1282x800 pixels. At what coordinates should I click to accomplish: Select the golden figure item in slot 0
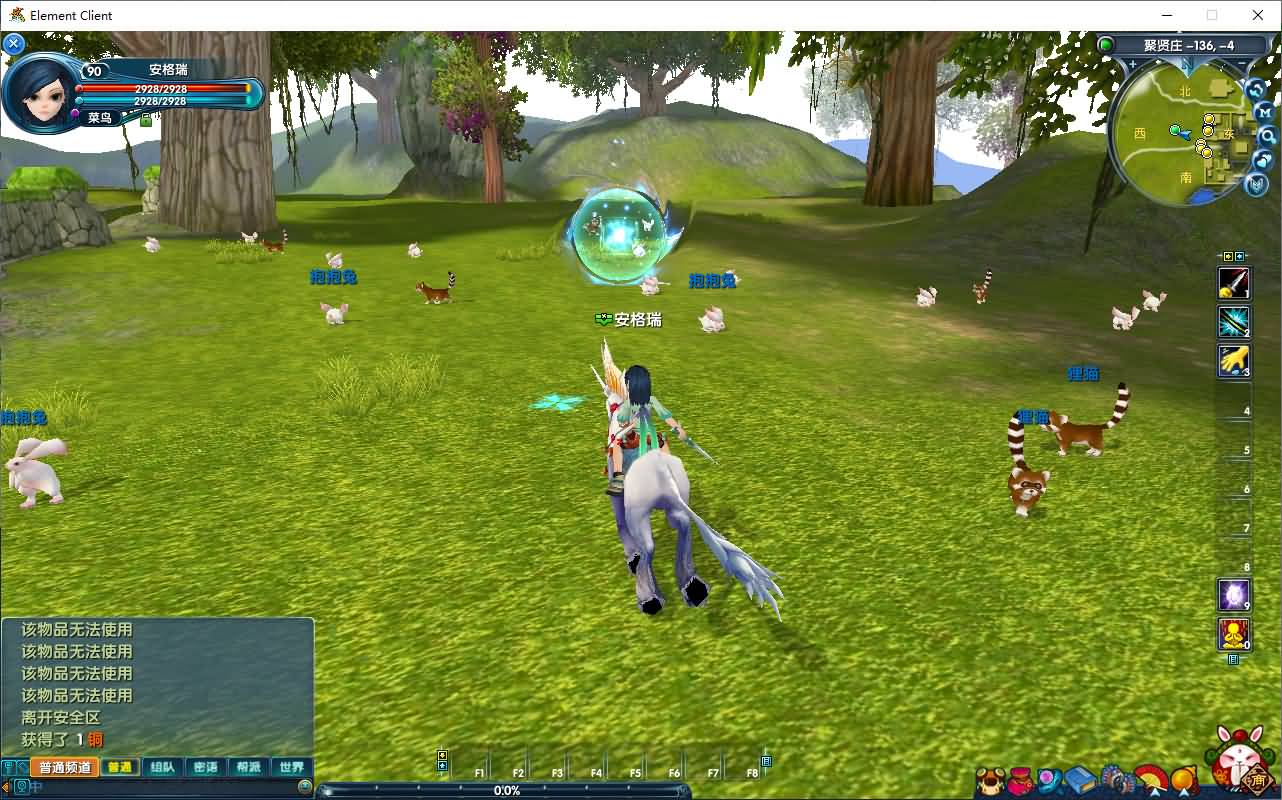(1233, 634)
